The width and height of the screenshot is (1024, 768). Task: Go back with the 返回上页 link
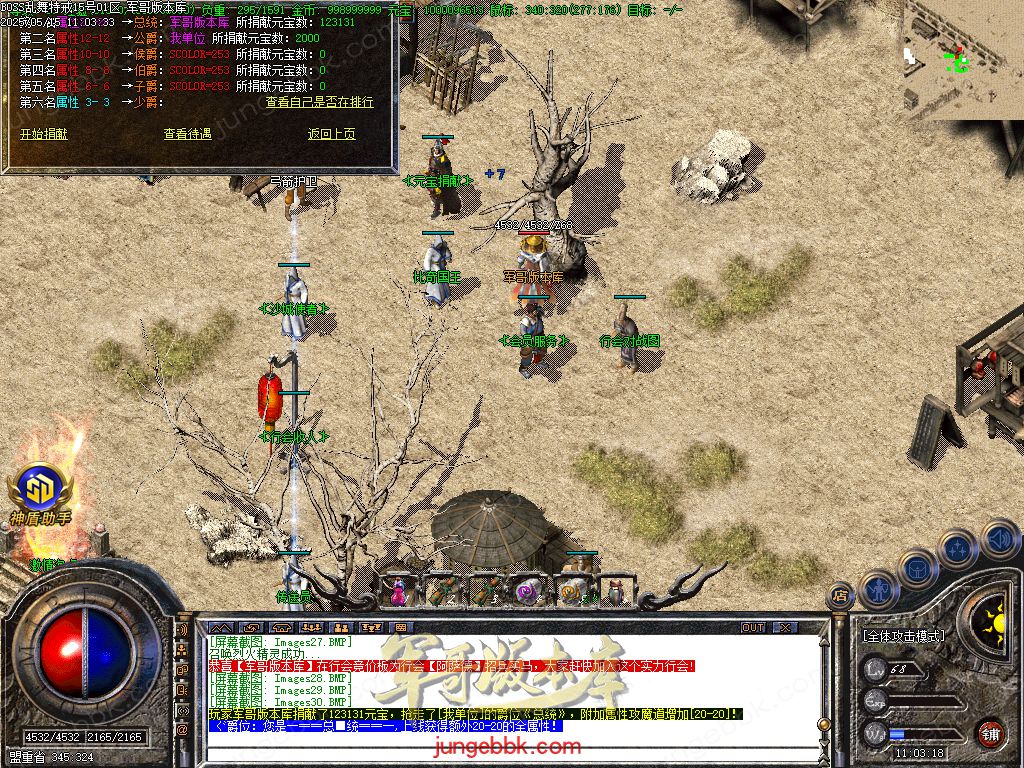click(x=332, y=134)
